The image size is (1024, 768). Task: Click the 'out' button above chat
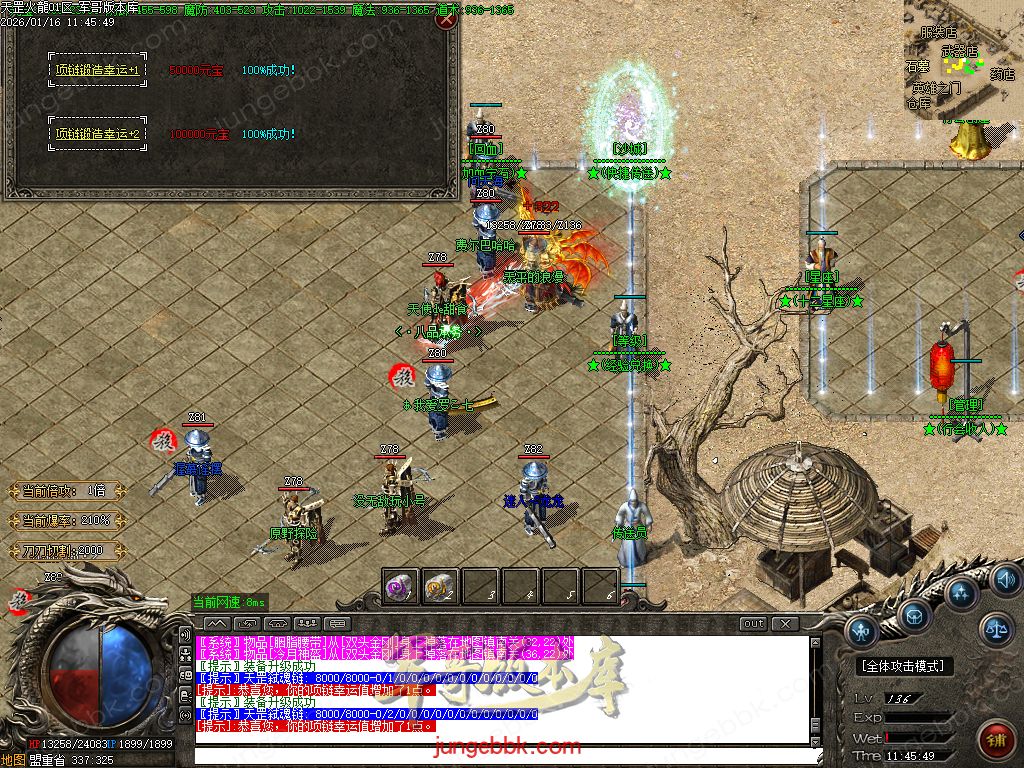[x=753, y=624]
